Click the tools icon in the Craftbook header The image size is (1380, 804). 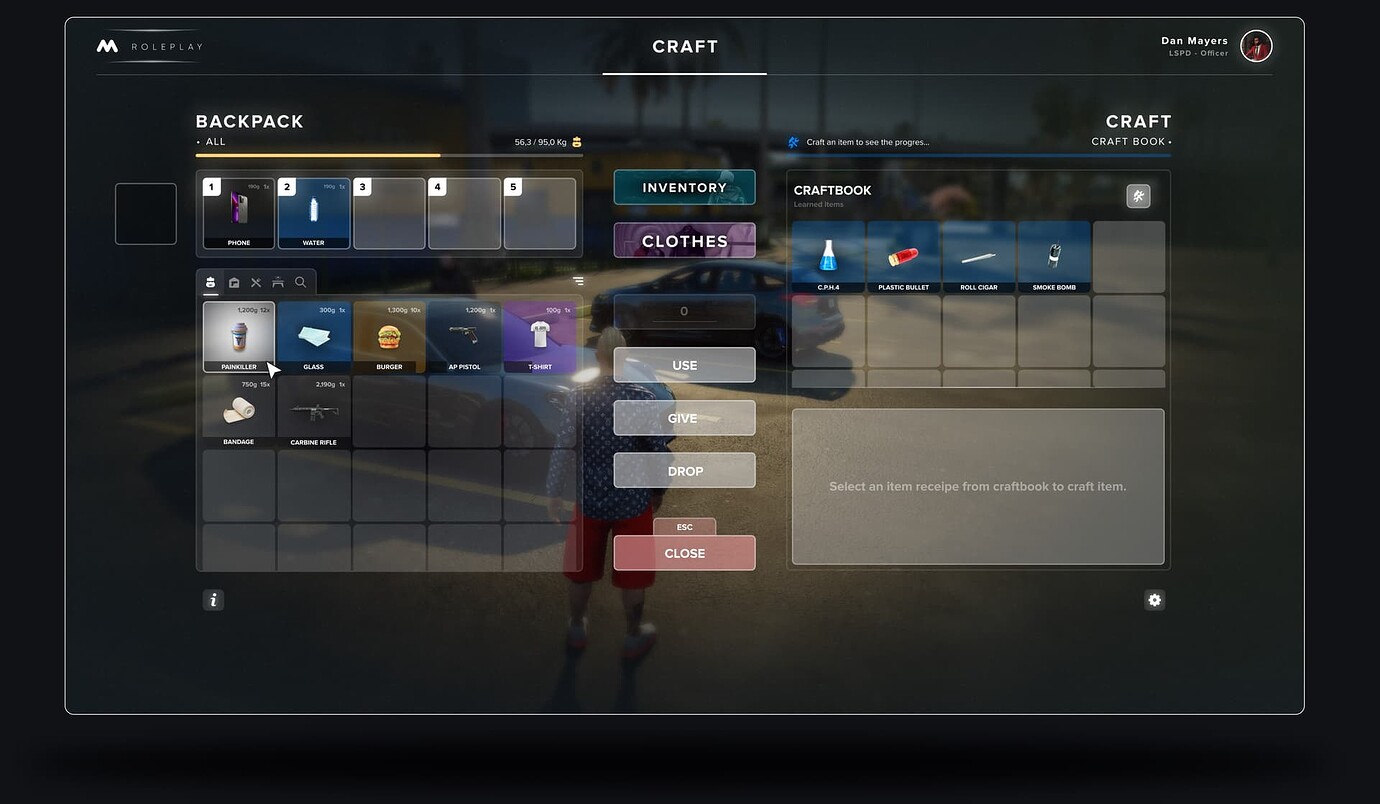pyautogui.click(x=1138, y=196)
